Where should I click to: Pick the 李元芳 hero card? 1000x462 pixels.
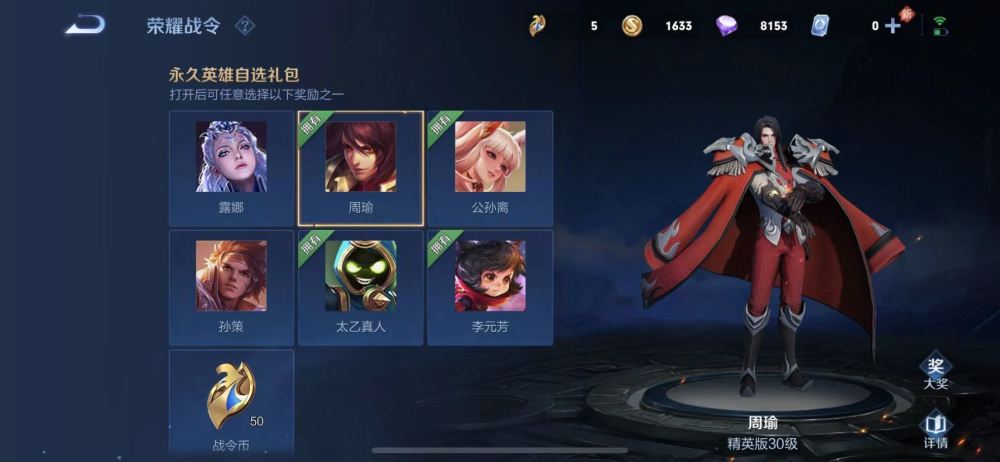pyautogui.click(x=490, y=287)
